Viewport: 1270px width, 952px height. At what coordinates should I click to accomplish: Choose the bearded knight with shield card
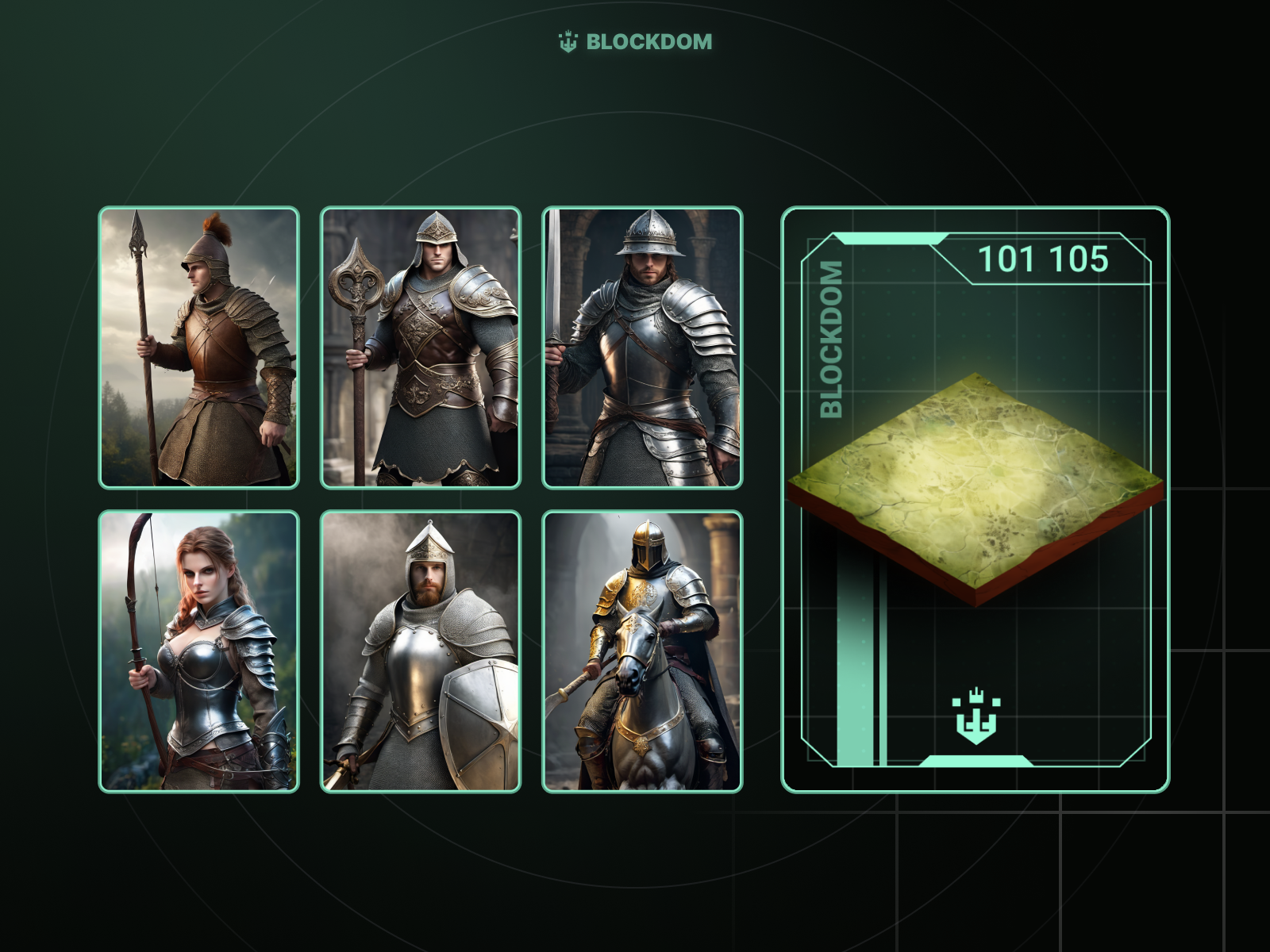[x=421, y=651]
